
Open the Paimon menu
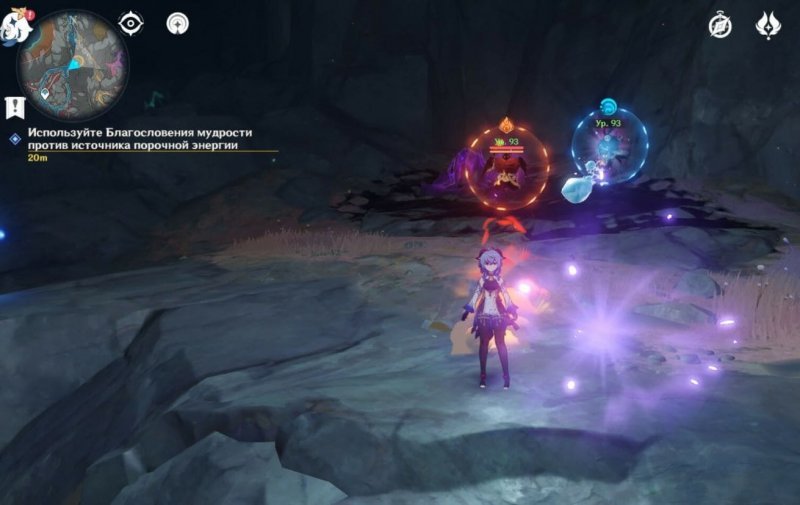pyautogui.click(x=17, y=25)
